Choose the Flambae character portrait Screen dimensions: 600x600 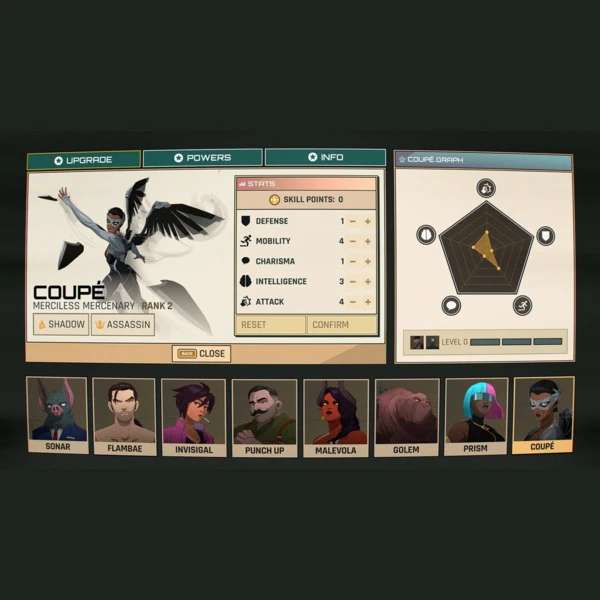coord(124,415)
